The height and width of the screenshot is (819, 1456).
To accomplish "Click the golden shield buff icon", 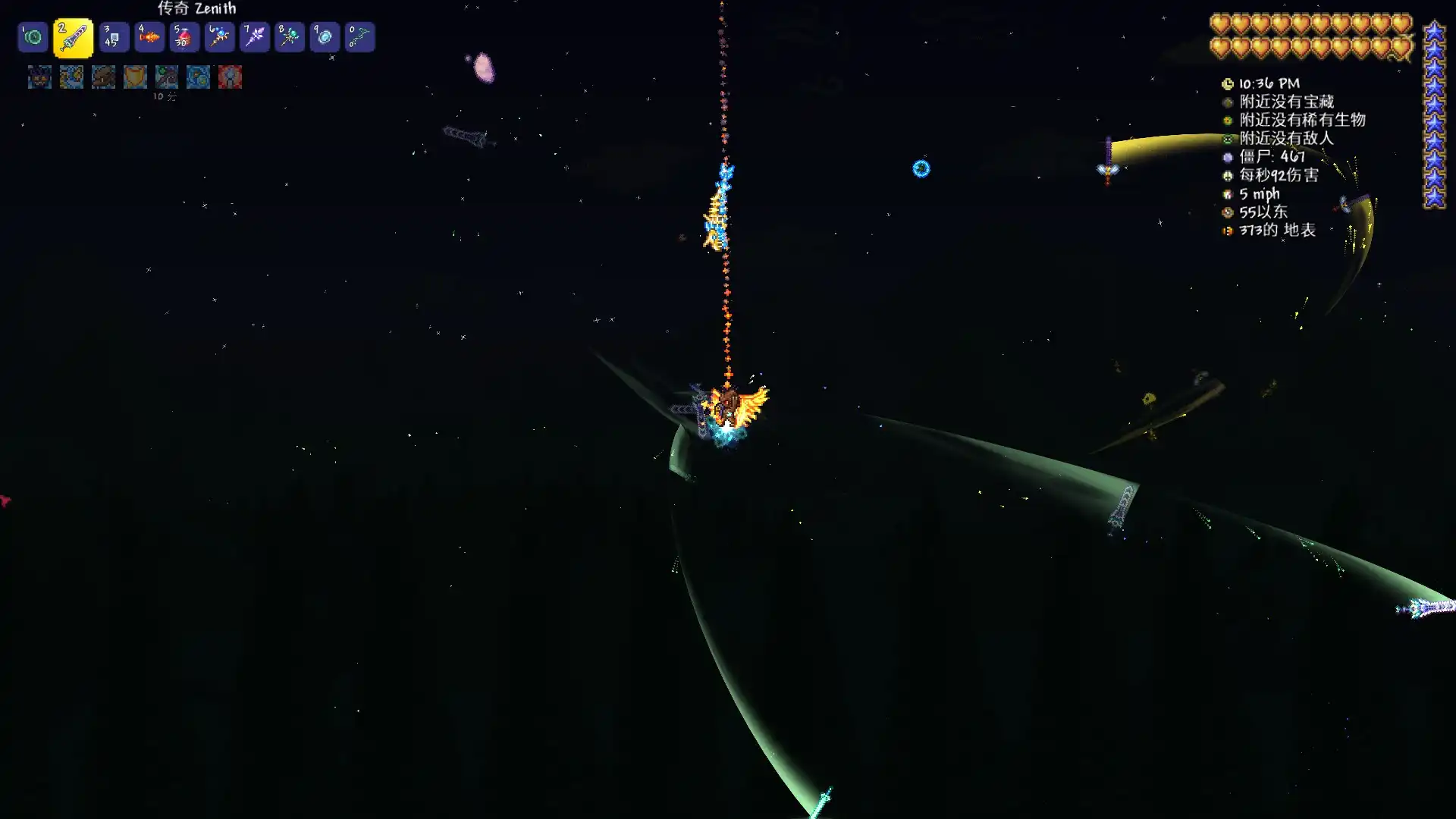I will click(135, 77).
